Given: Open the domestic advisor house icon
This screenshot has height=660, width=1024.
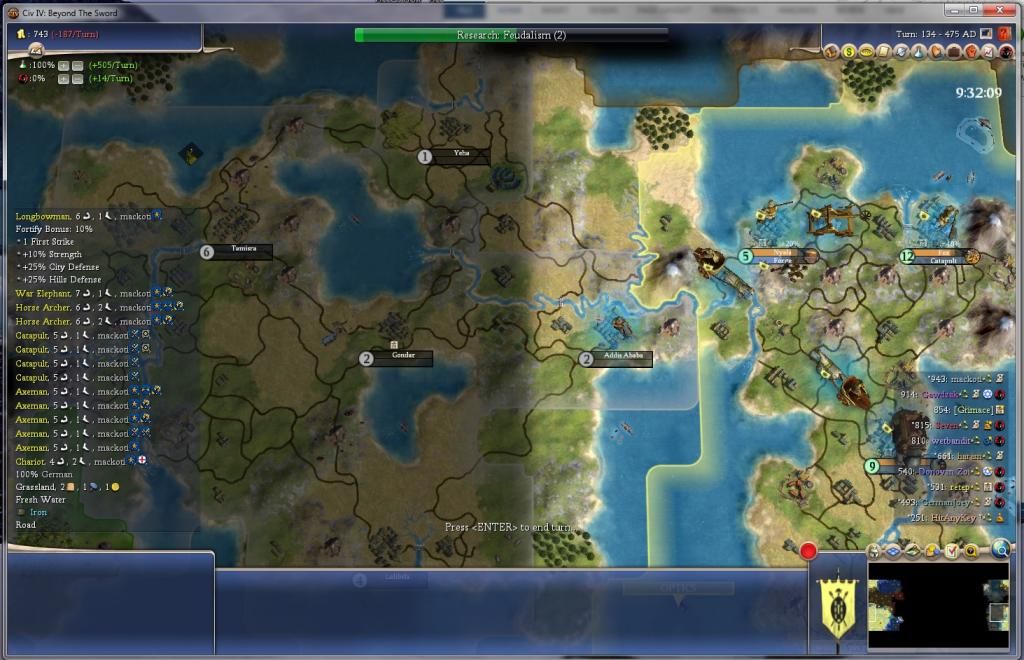Looking at the screenshot, I should pos(830,51).
